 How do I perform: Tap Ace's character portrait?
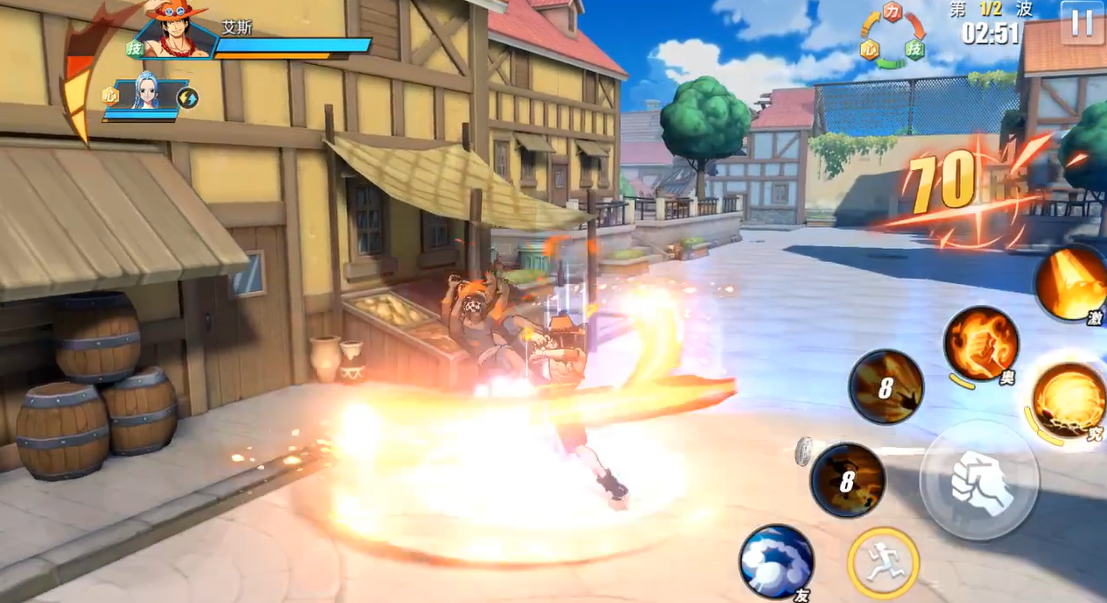pos(176,32)
